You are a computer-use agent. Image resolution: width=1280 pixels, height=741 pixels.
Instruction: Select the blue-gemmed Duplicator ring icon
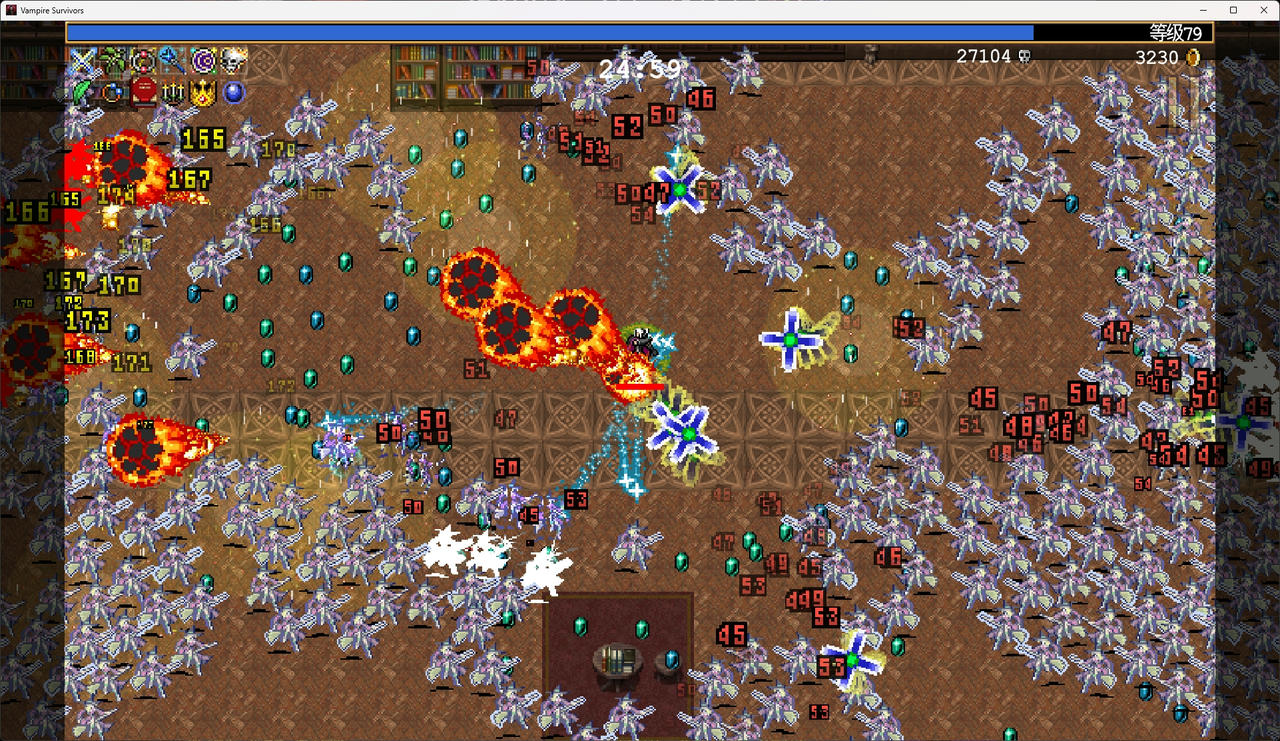pos(112,92)
